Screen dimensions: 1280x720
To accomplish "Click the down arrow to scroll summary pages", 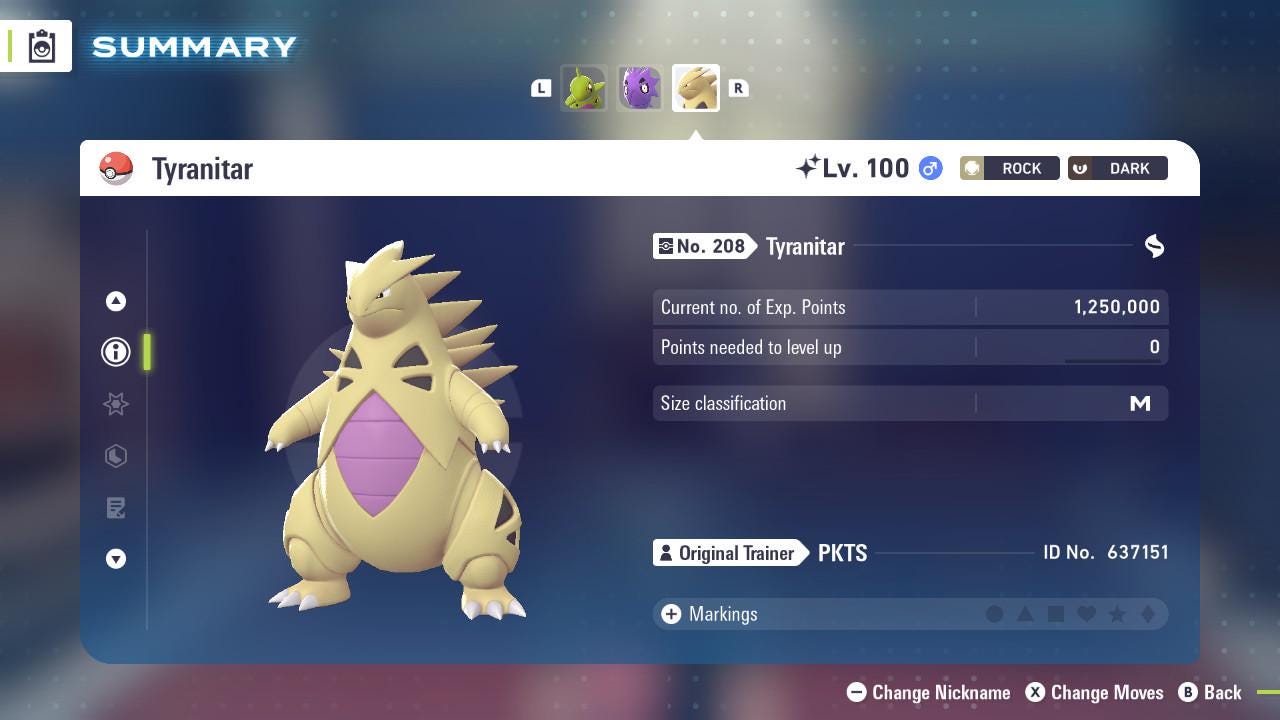I will tap(115, 559).
